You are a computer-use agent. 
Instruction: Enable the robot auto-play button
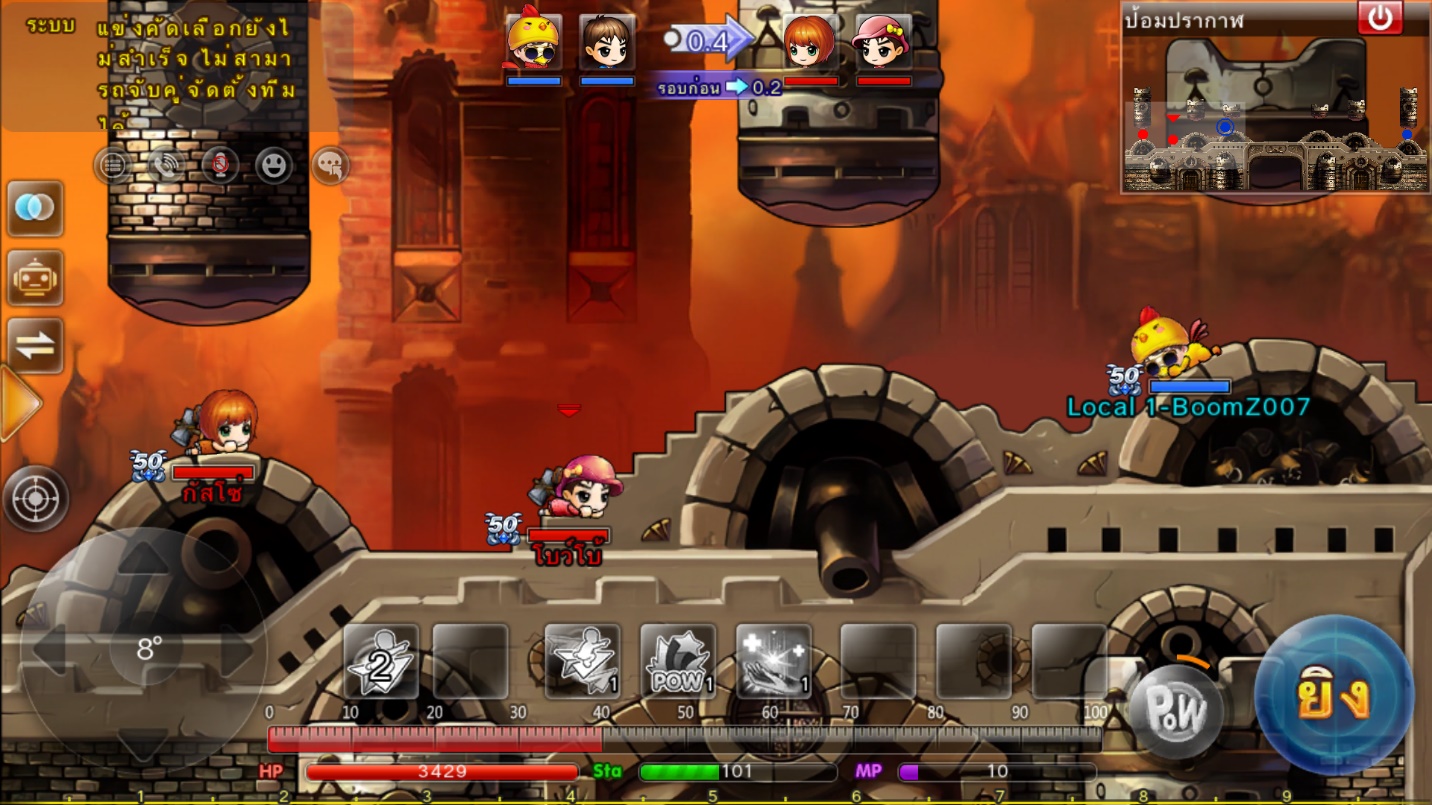[x=36, y=278]
